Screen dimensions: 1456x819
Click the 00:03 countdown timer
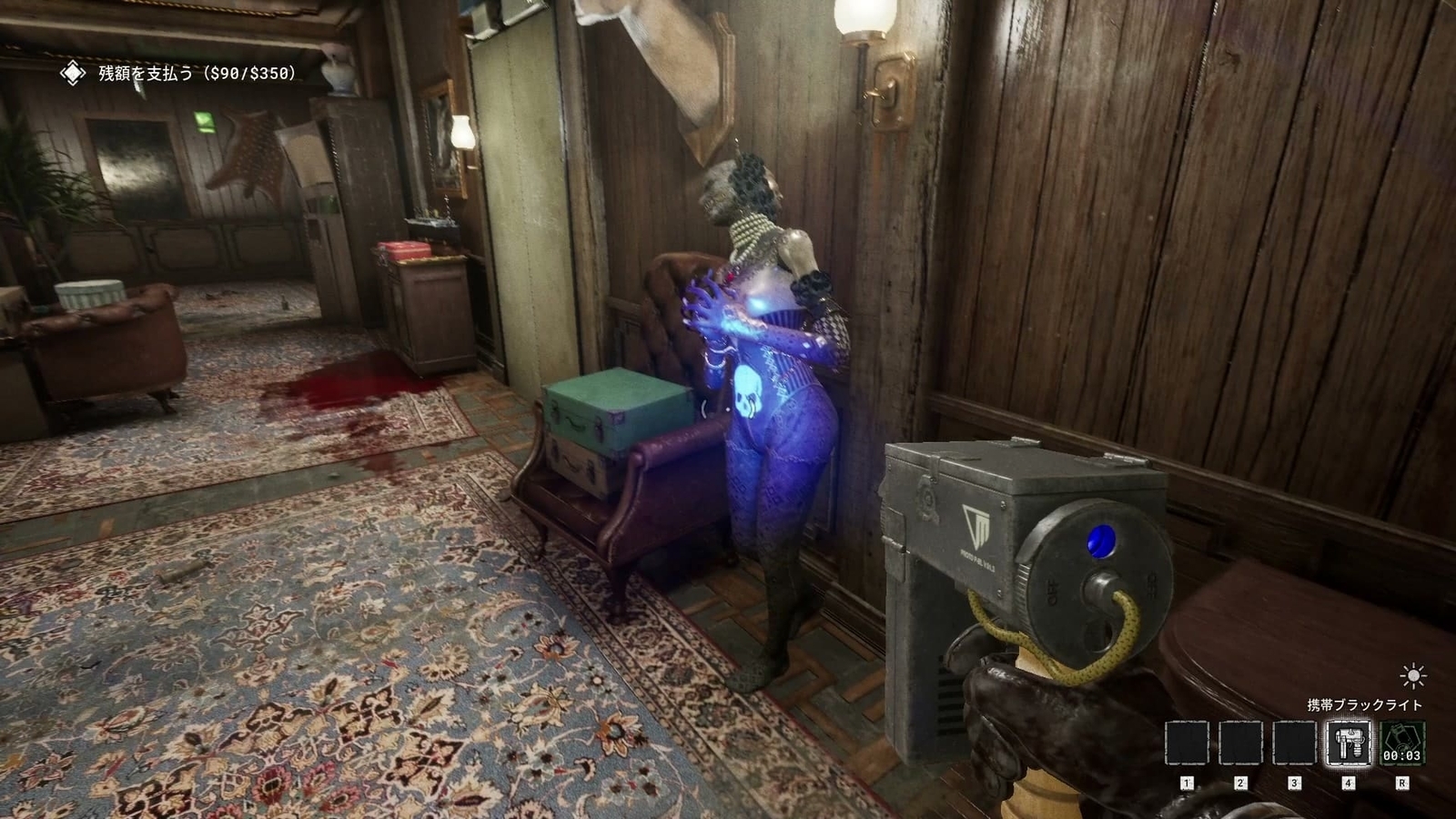coord(1401,755)
